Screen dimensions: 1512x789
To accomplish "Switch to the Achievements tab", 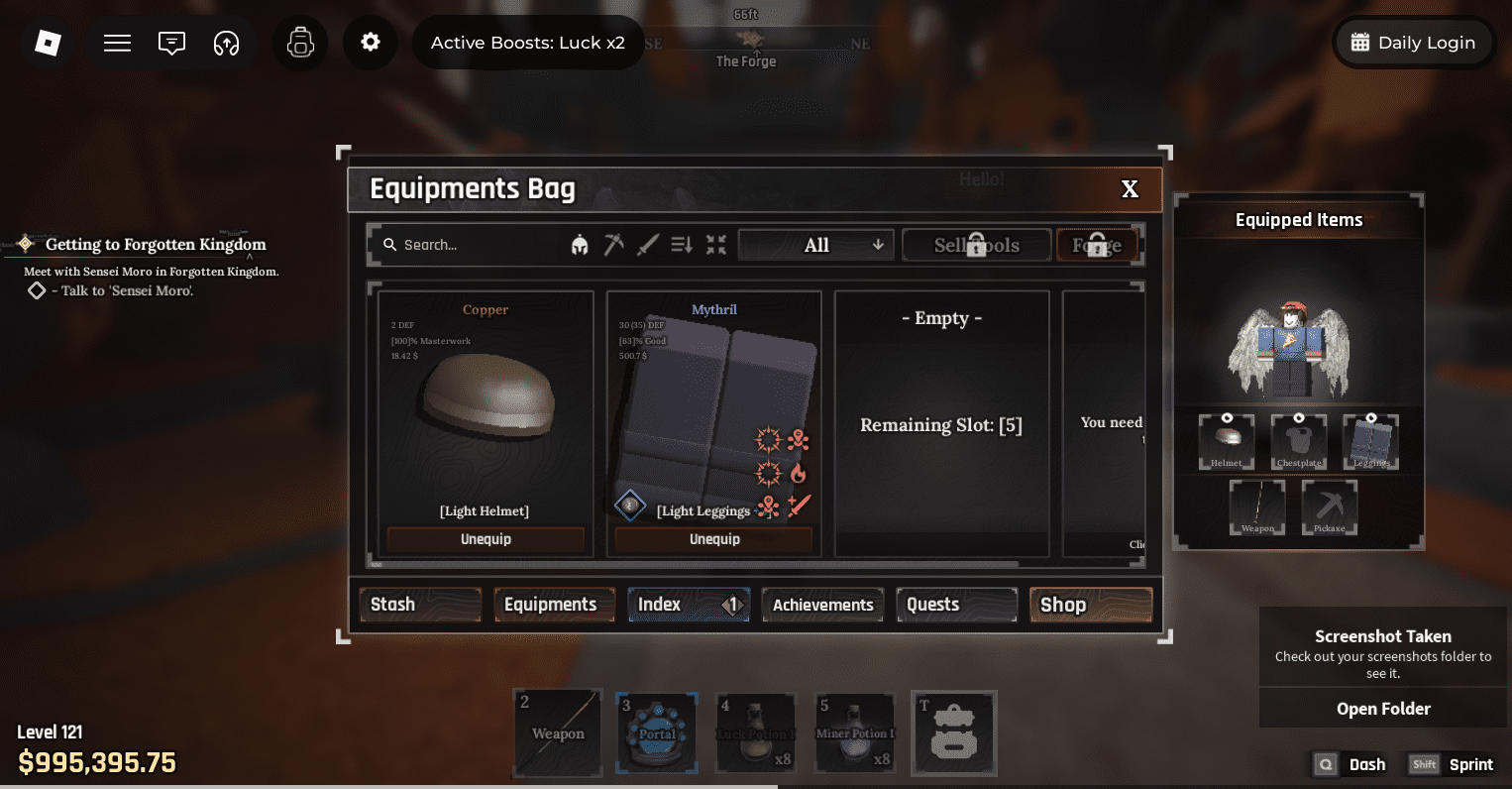I will coord(821,605).
